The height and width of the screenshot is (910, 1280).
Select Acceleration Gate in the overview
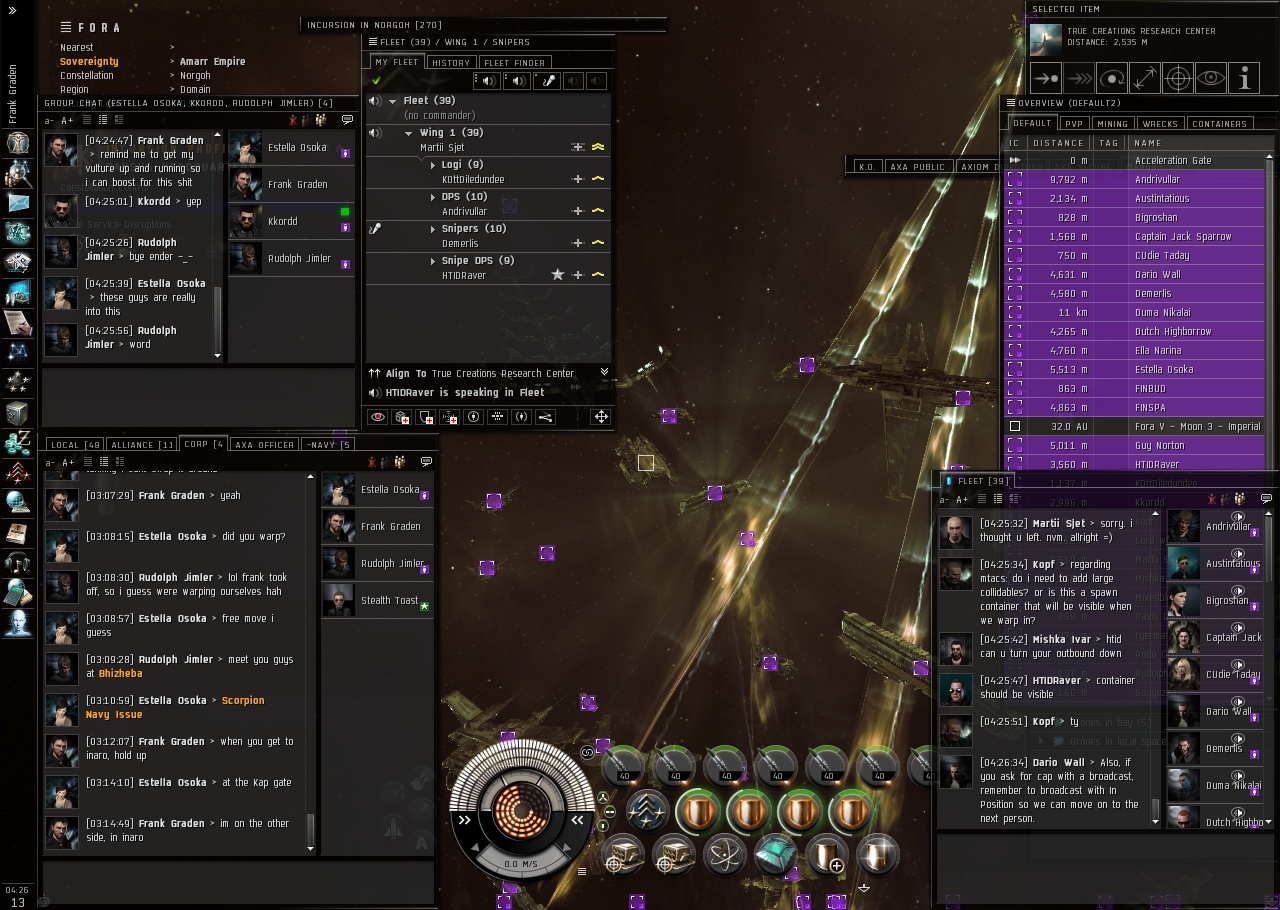pyautogui.click(x=1172, y=160)
